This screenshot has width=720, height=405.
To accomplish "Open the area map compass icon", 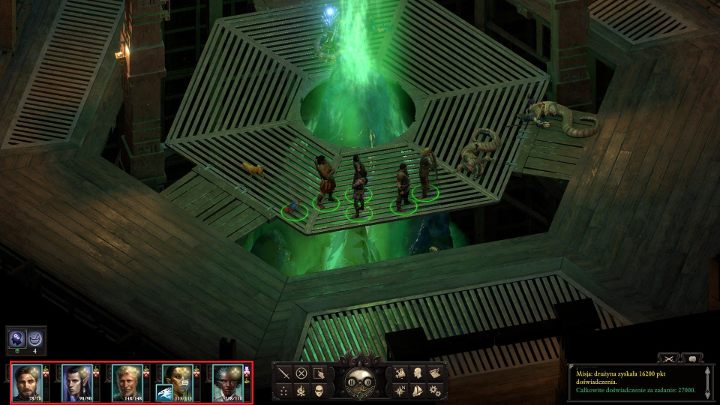I will (x=400, y=389).
